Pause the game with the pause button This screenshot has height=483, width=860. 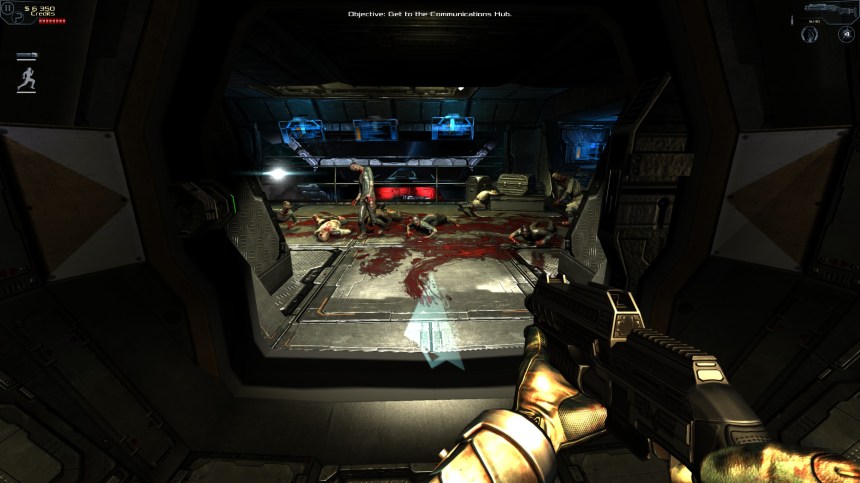click(x=8, y=7)
